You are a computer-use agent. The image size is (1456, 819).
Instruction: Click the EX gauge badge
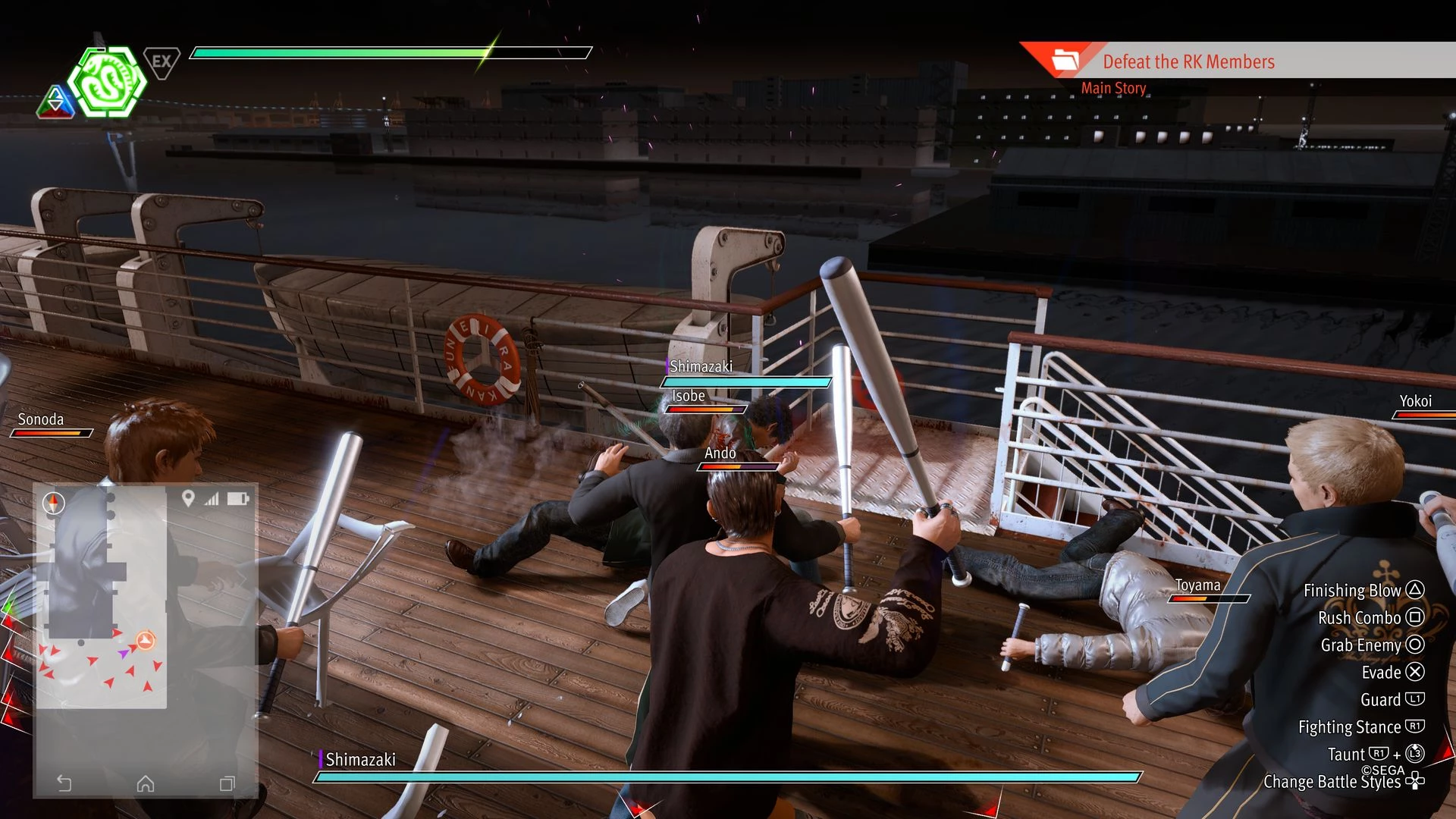161,62
